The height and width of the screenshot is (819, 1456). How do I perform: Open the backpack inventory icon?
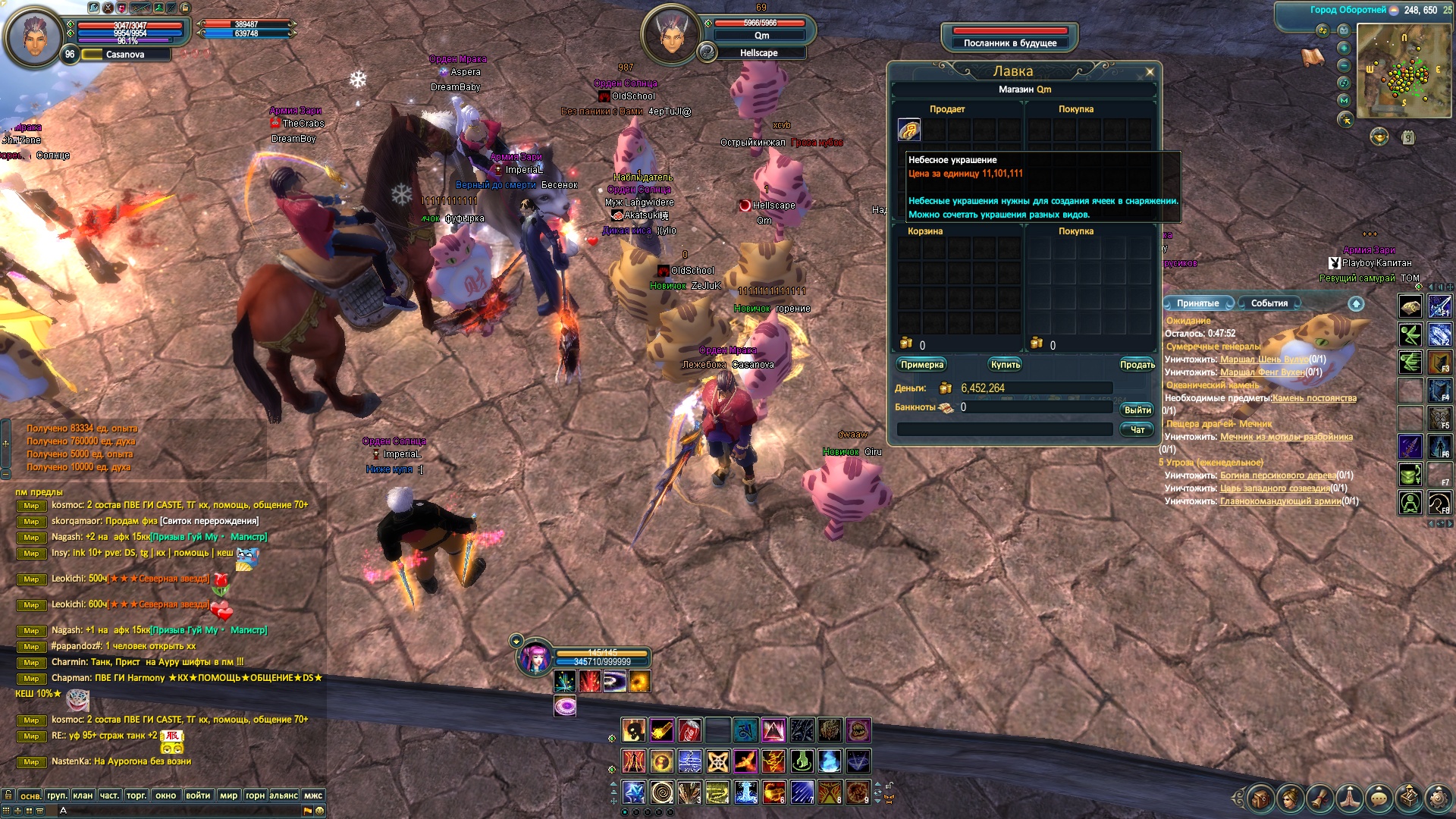click(1260, 798)
